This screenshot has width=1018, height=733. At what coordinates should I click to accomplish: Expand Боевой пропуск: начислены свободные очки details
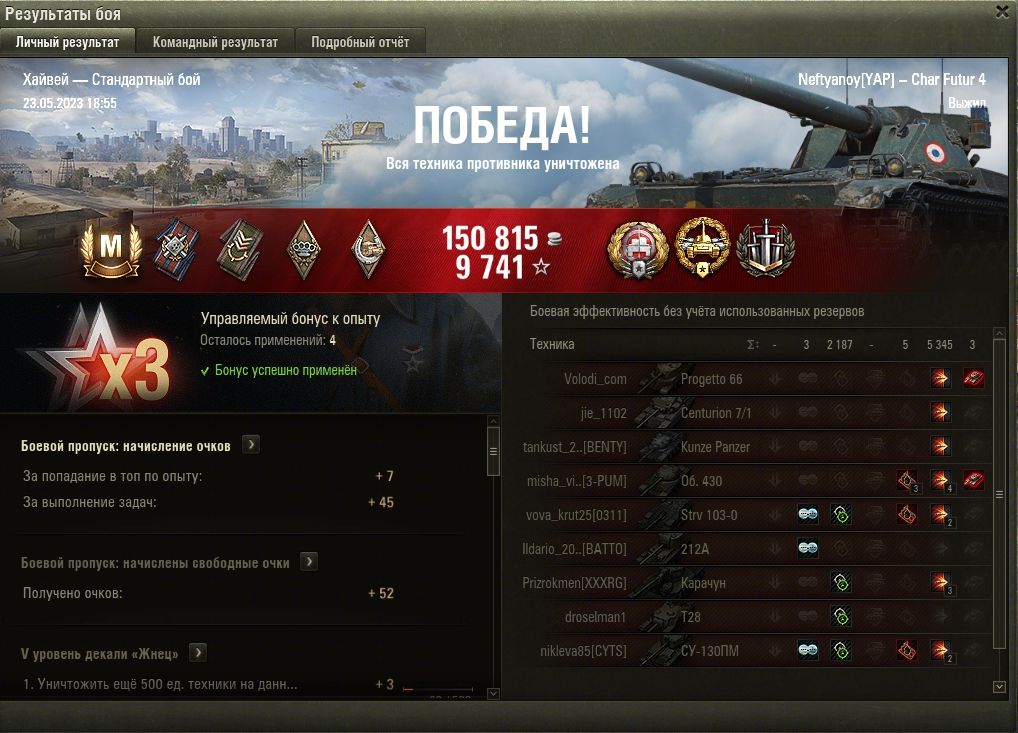coord(309,562)
